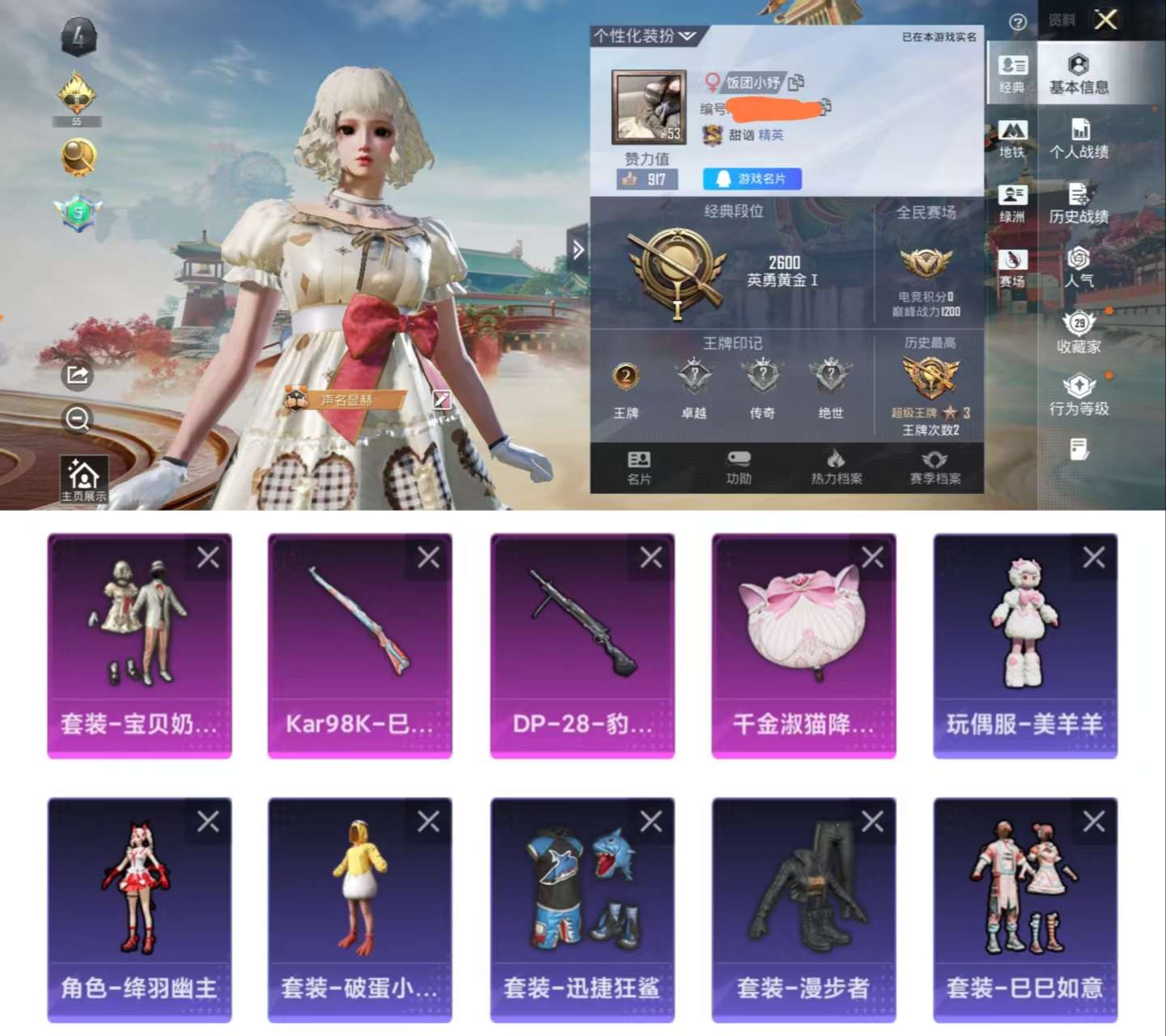The image size is (1166, 1036).
Task: Switch to the 个人战绩 tab
Action: tap(1080, 139)
